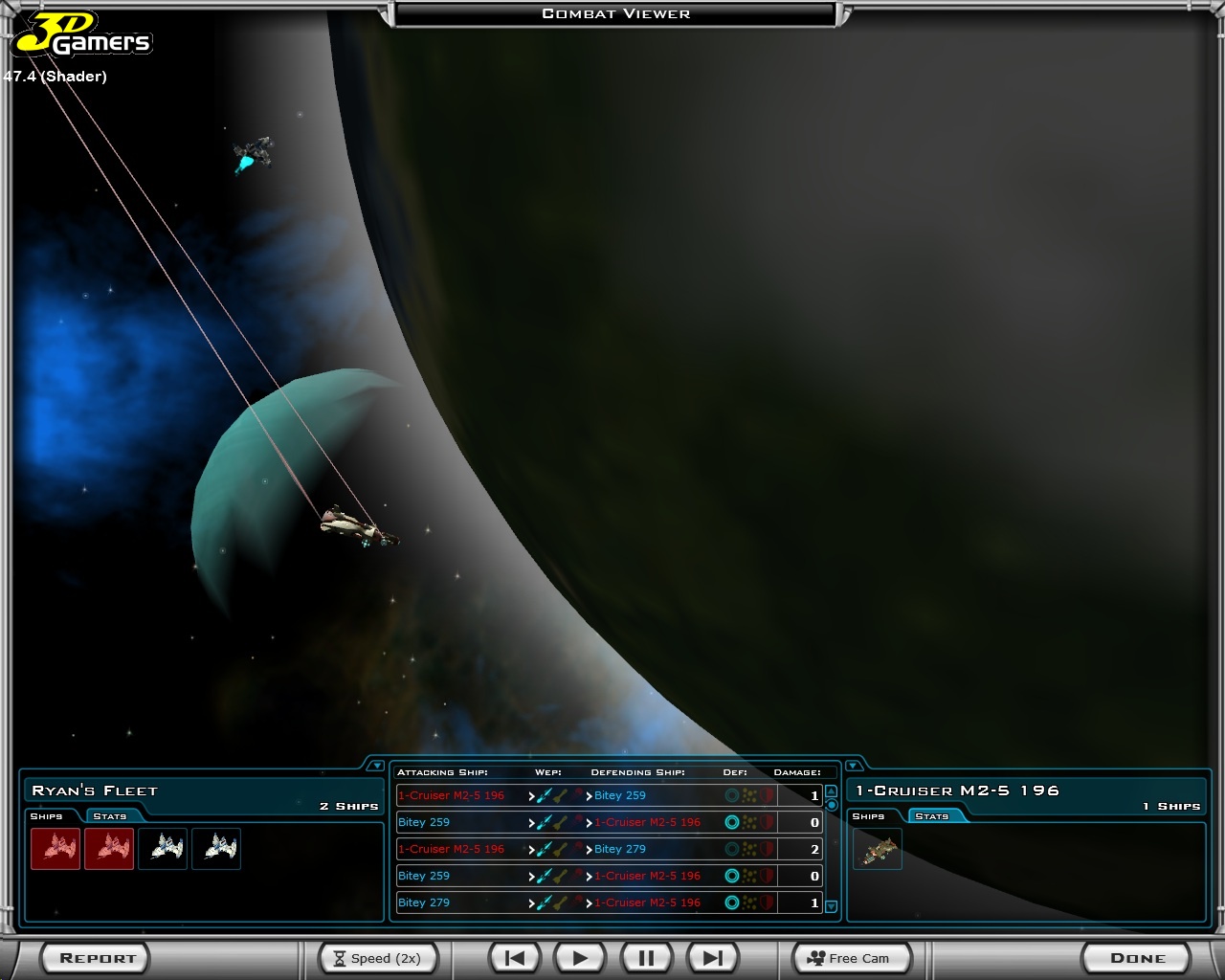Click the down arrow on the combat log scrollbar
Viewport: 1225px width, 980px height.
[831, 905]
